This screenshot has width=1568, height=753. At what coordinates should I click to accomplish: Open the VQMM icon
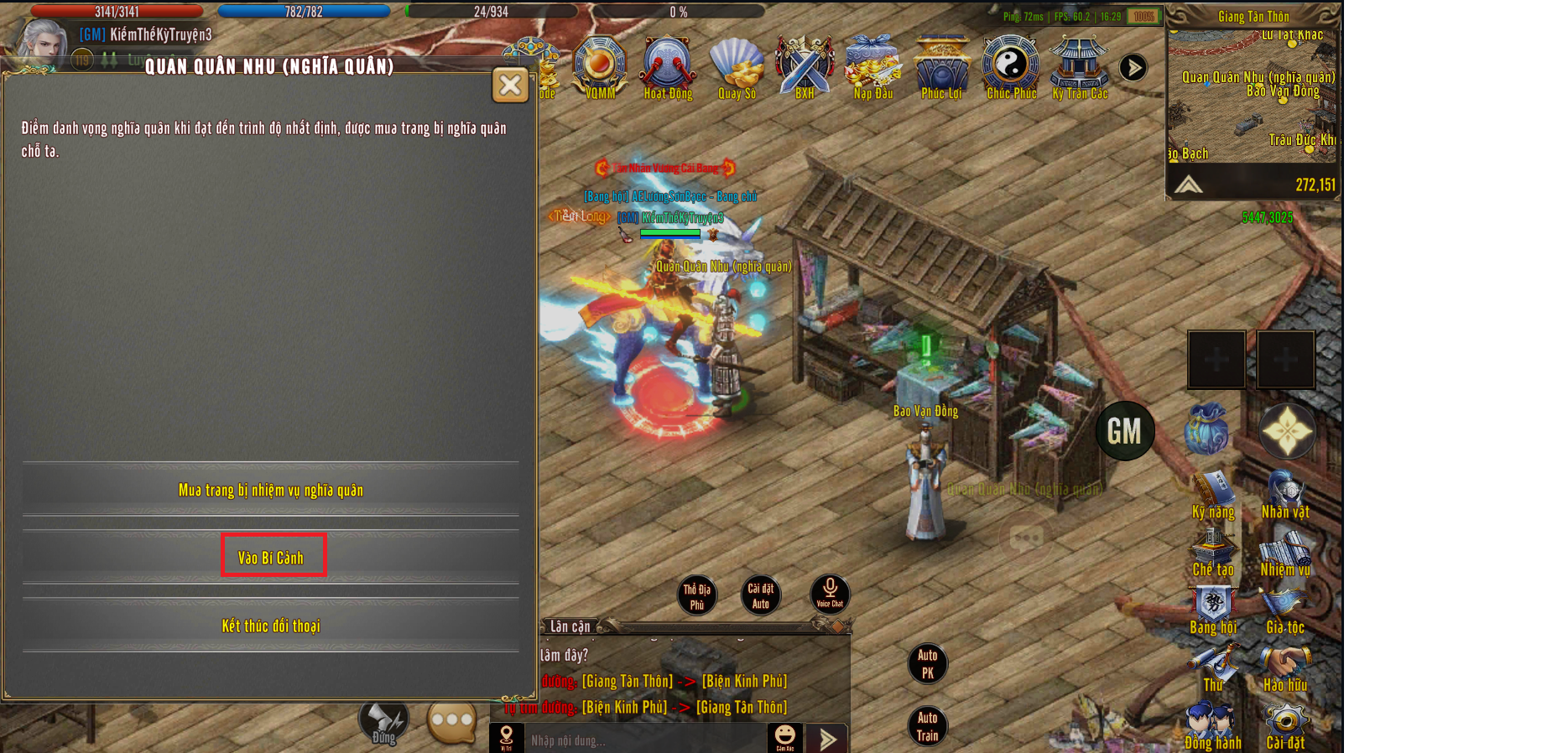point(600,66)
